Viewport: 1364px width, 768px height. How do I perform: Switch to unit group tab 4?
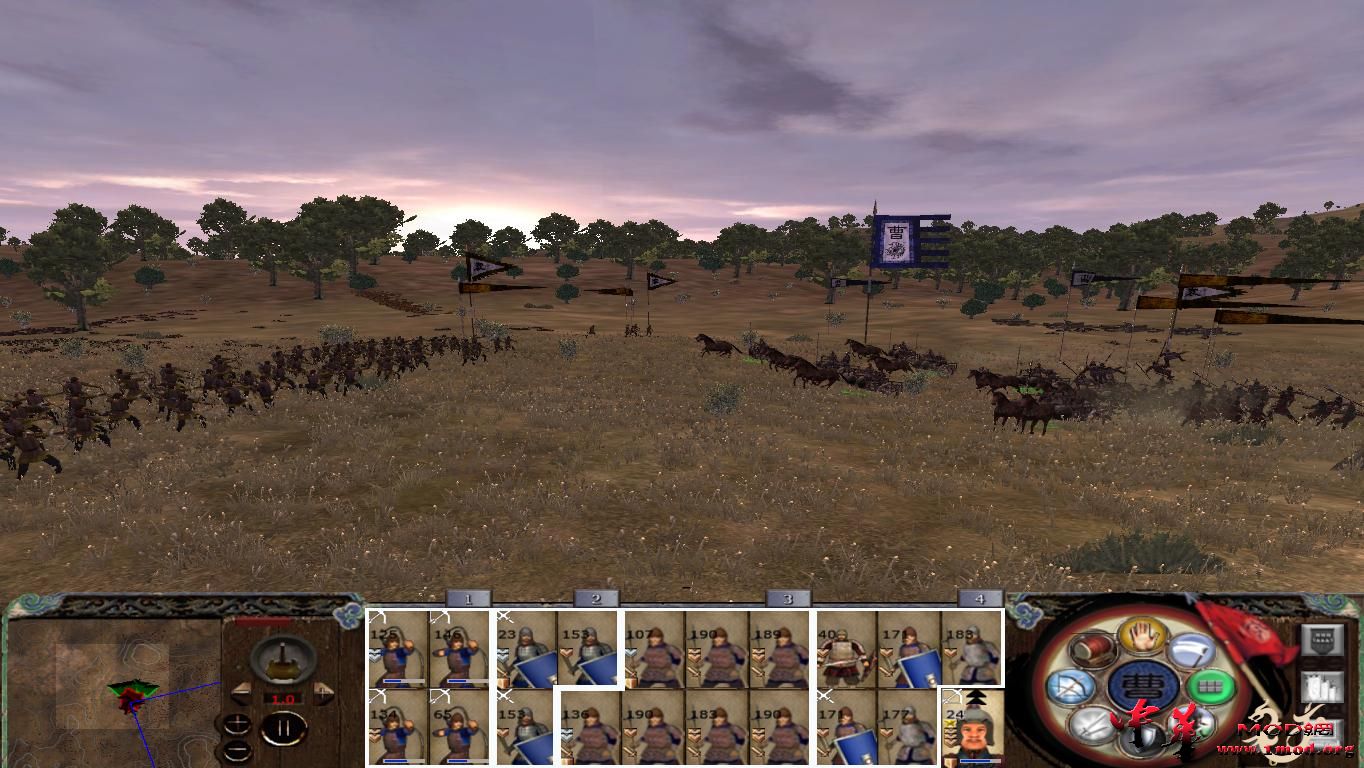coord(977,599)
